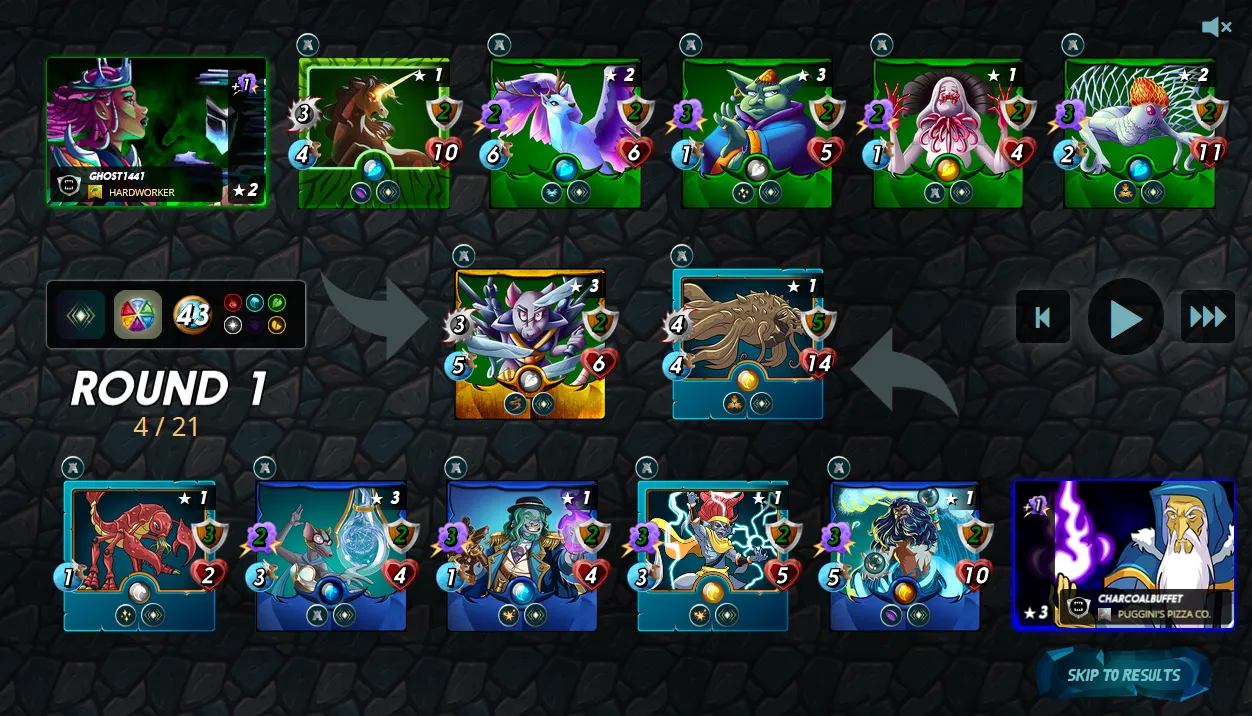Select the green goblin in blue robe card
The image size is (1252, 716).
[x=757, y=132]
